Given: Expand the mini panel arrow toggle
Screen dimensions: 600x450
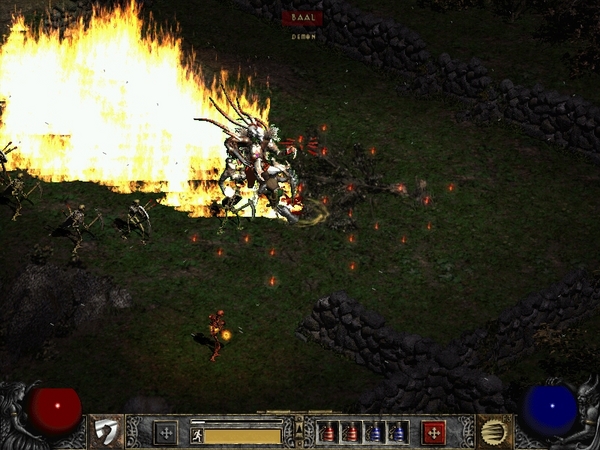Looking at the screenshot, I should [x=299, y=431].
